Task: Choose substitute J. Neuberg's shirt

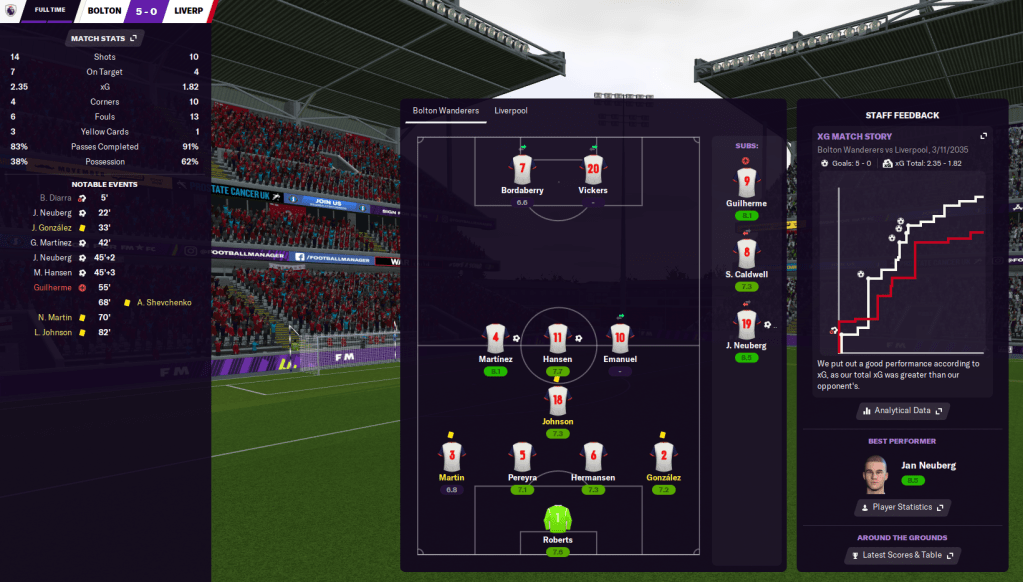Action: pyautogui.click(x=746, y=324)
